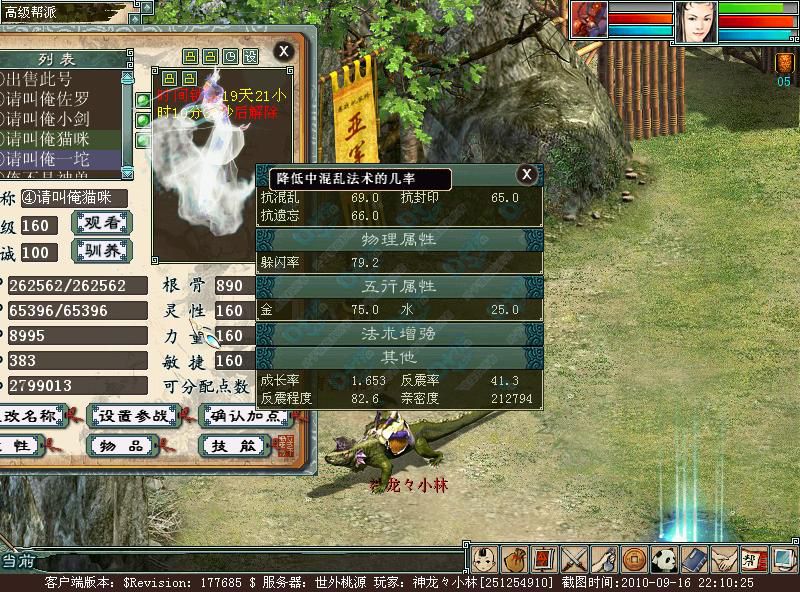Open the money bag icon in toolbar
Viewport: 800px width, 592px height.
click(x=515, y=559)
